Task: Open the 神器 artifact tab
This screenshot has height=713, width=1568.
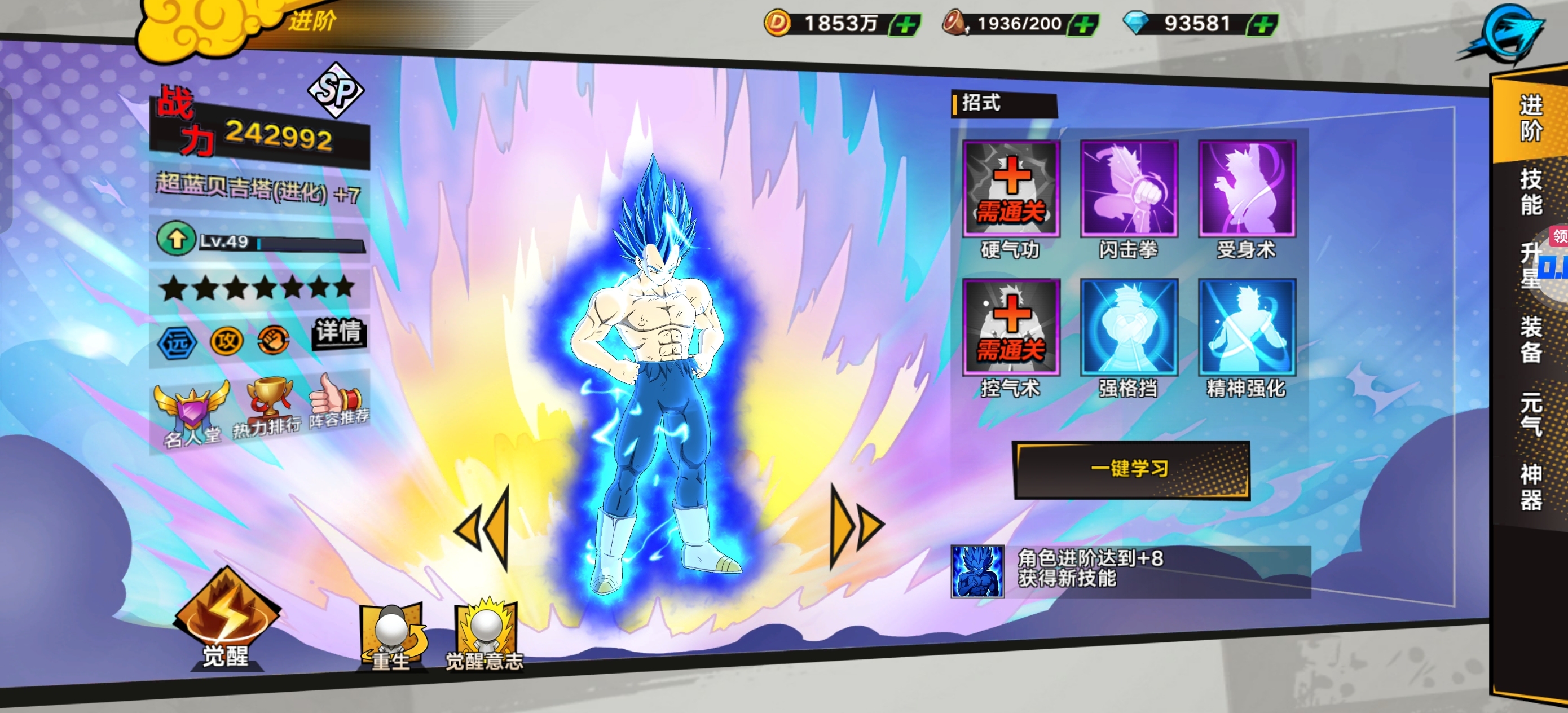Action: click(x=1530, y=487)
